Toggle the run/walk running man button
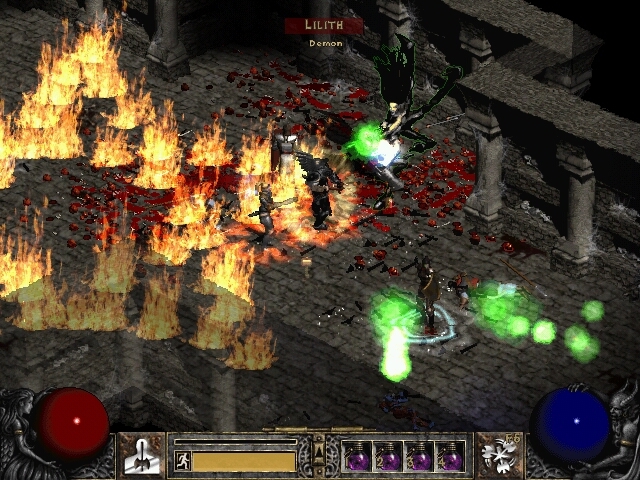640x480 pixels. coord(182,461)
